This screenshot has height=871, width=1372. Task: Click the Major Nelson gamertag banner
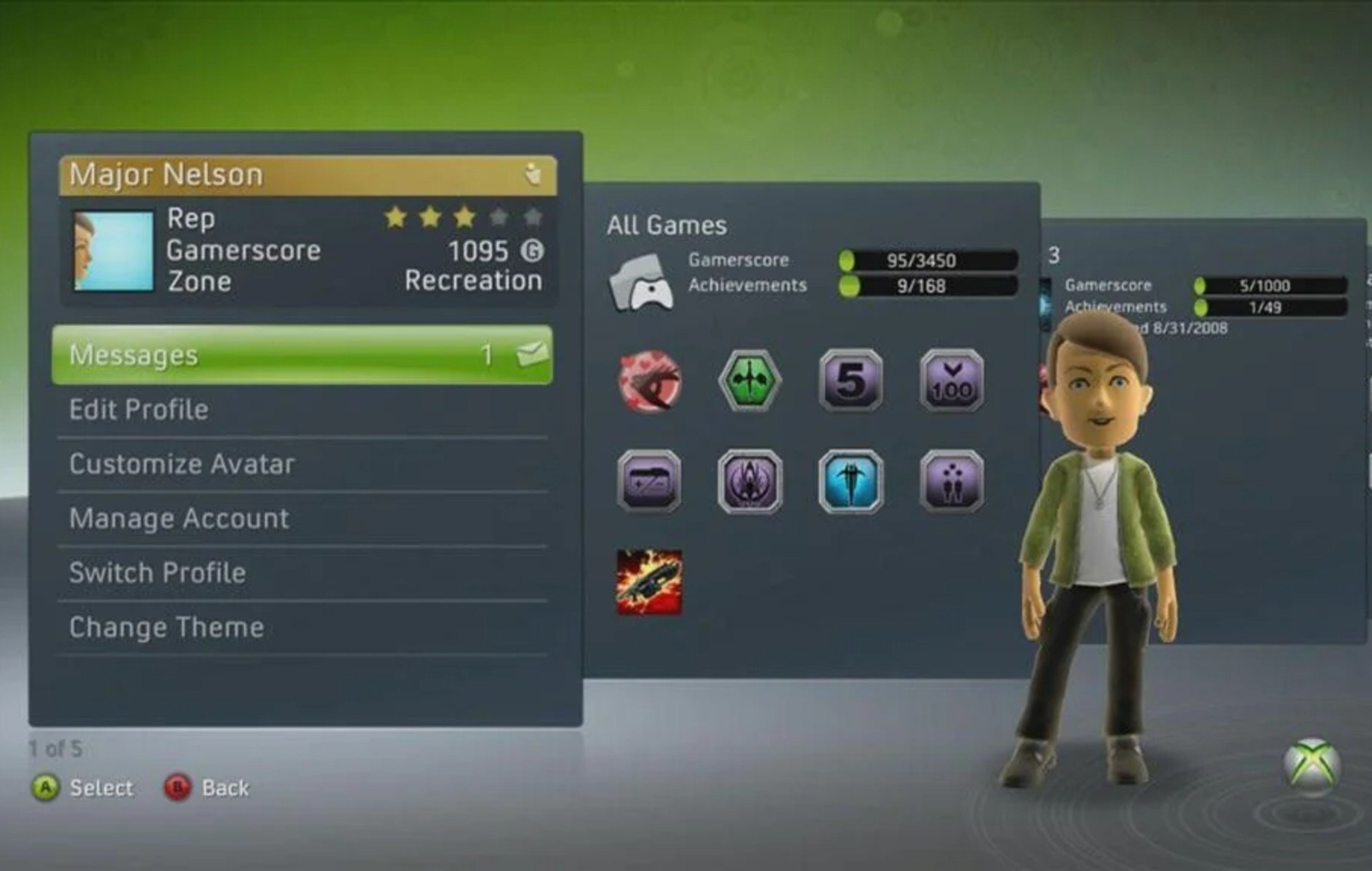tap(307, 175)
